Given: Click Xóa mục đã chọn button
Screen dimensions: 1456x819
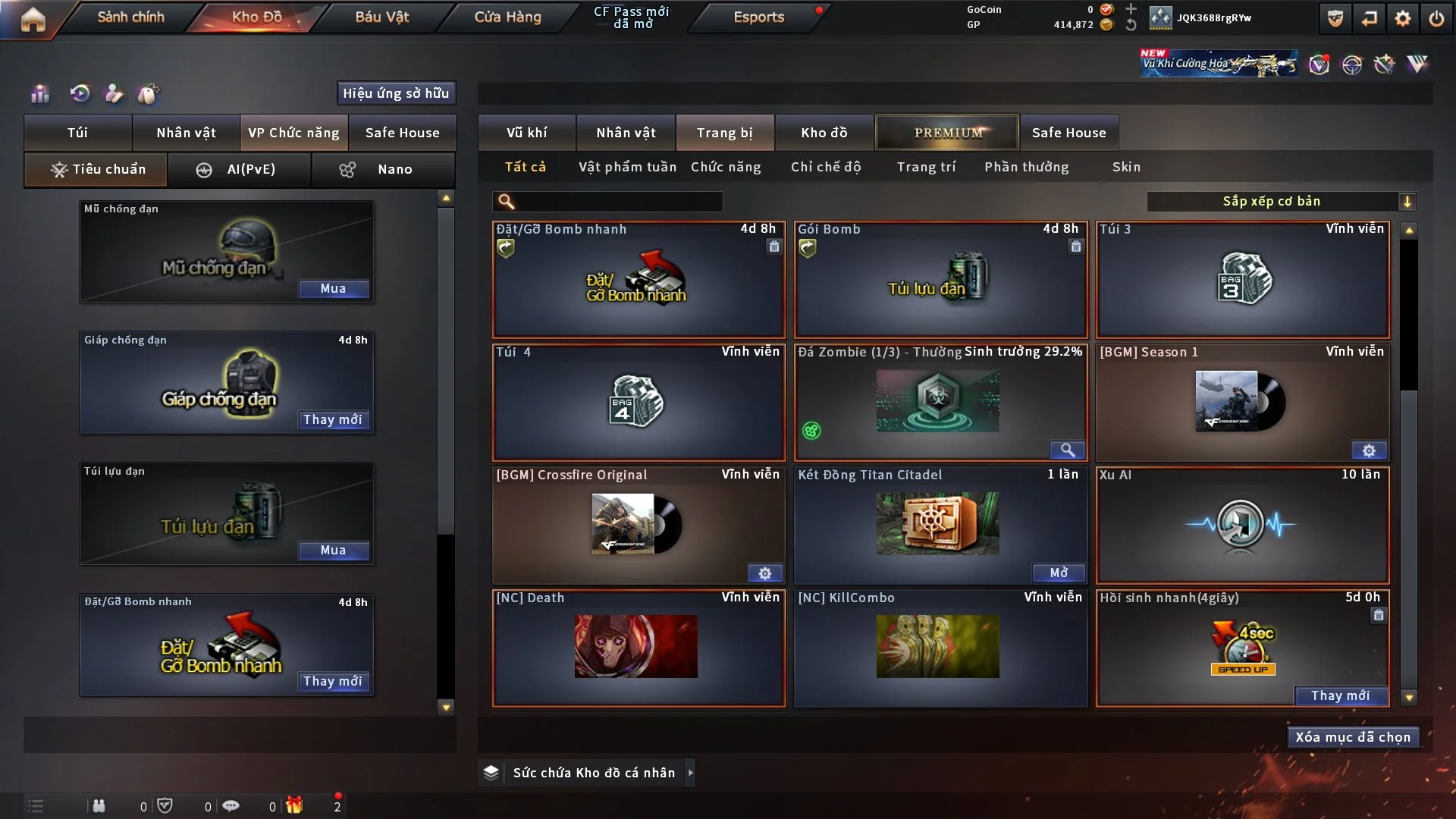Looking at the screenshot, I should (x=1353, y=737).
